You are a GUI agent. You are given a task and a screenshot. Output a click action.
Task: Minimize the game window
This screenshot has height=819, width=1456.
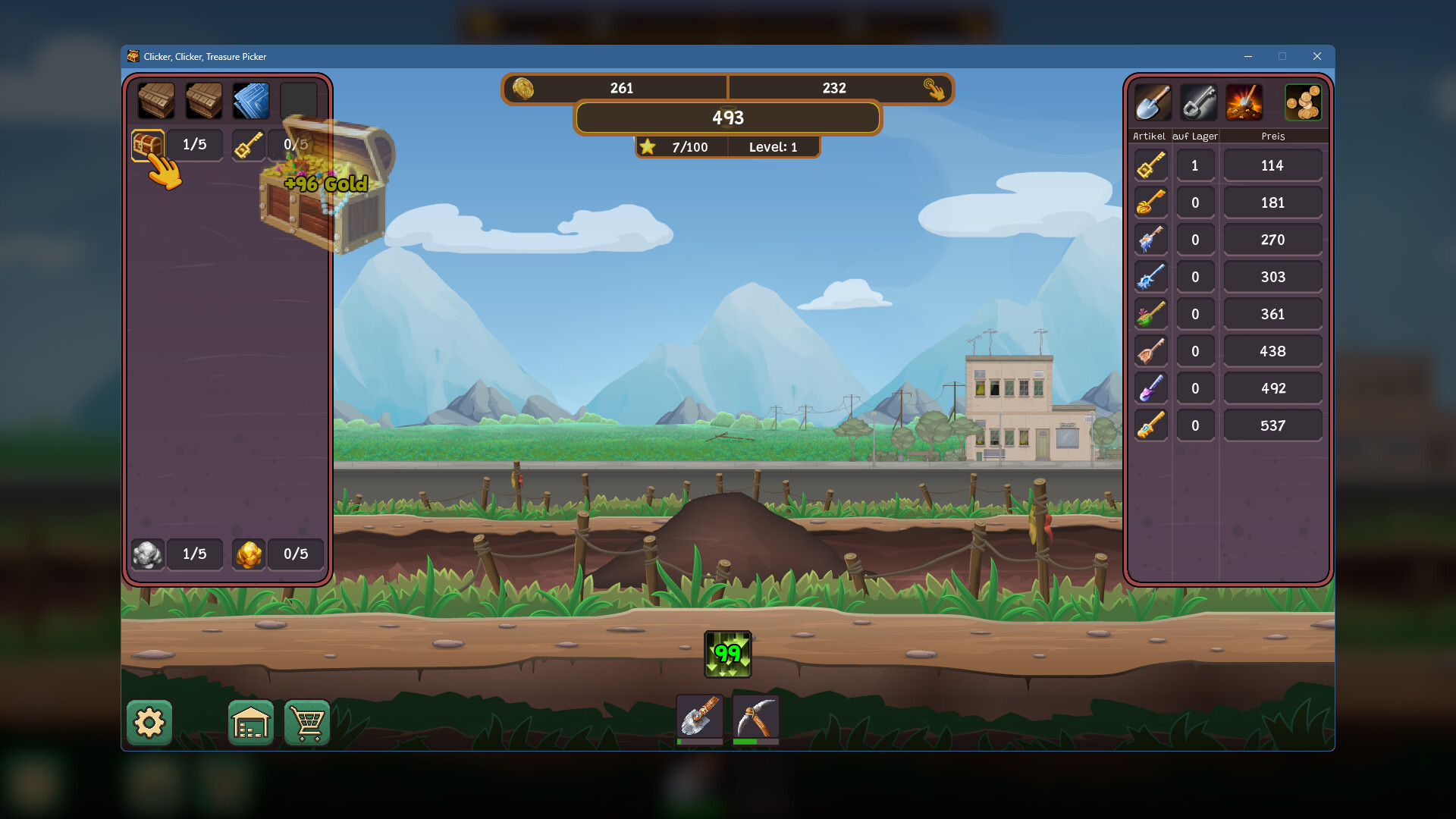point(1248,56)
